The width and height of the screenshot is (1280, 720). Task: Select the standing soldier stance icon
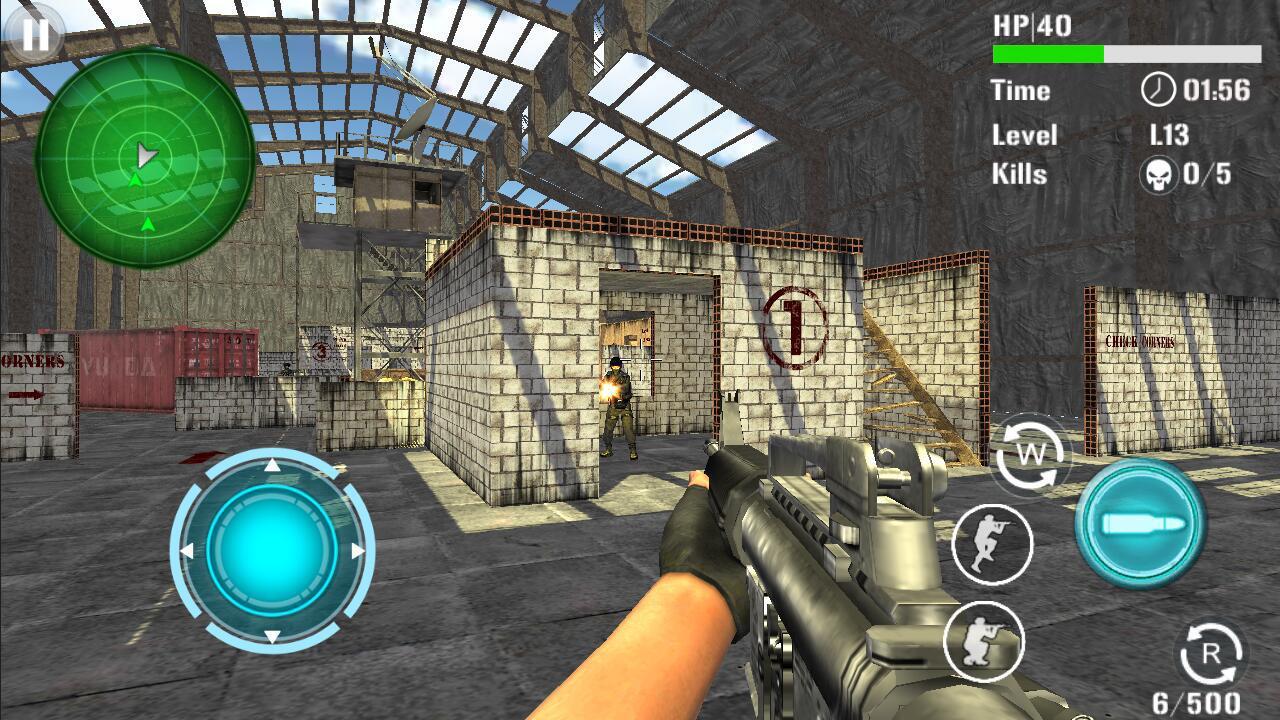coord(992,543)
